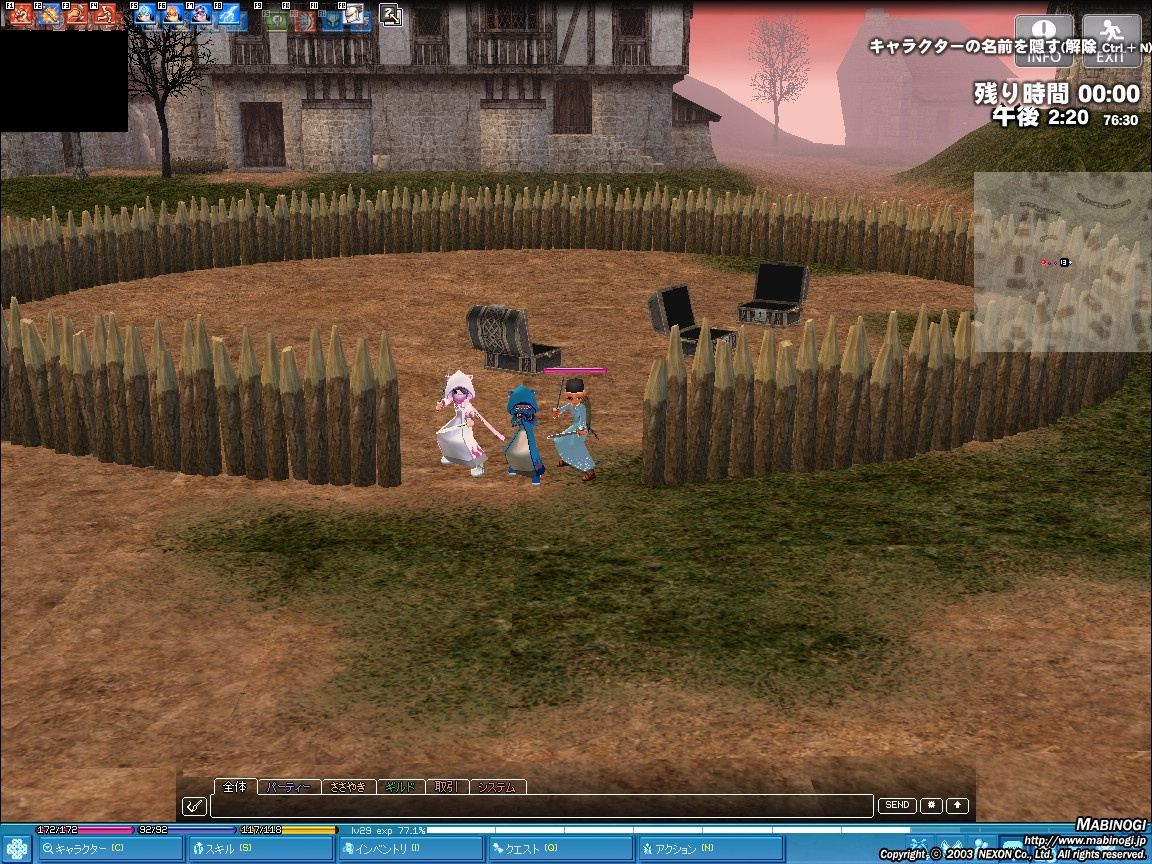Click the translucent minimap
This screenshot has height=864, width=1152.
[1062, 262]
